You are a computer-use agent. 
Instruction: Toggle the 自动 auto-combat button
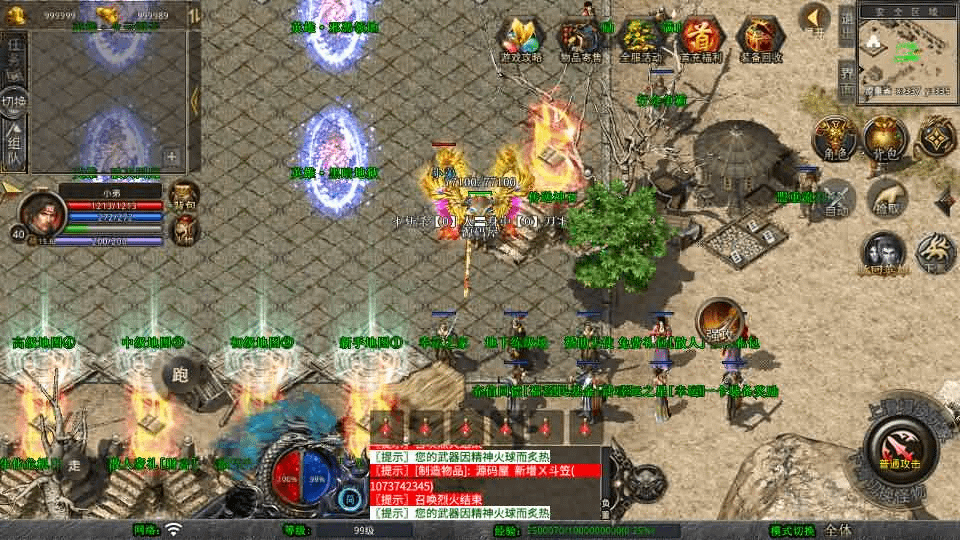click(x=837, y=197)
